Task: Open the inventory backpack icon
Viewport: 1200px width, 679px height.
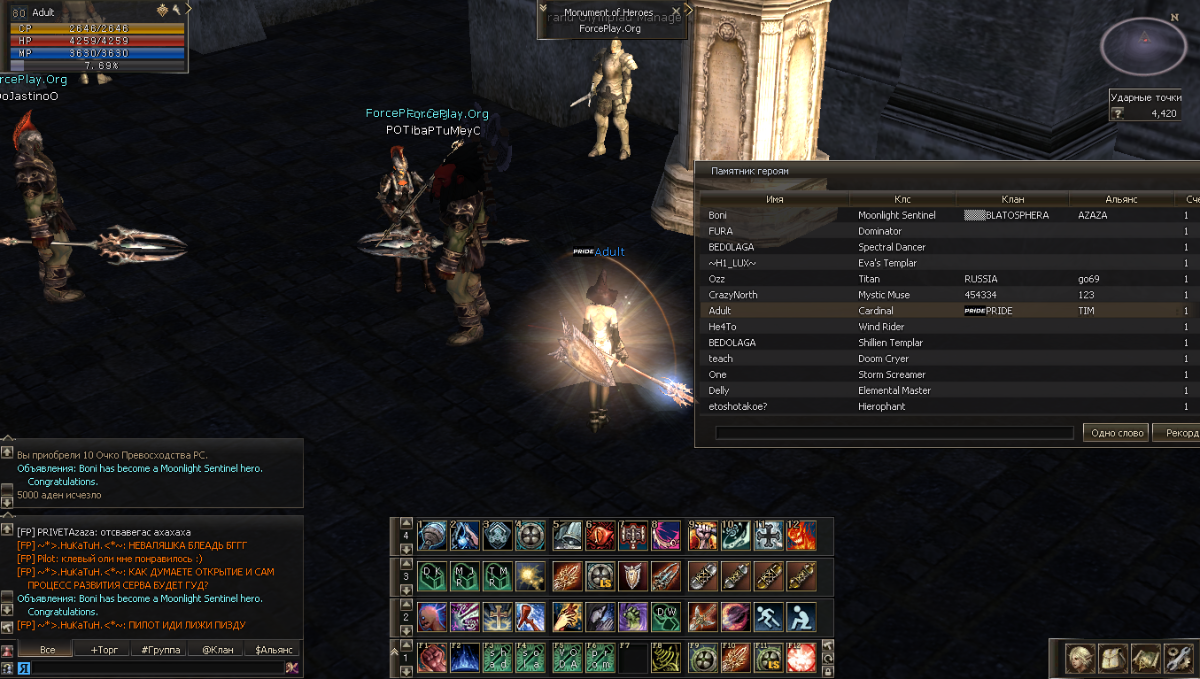Action: point(1113,658)
